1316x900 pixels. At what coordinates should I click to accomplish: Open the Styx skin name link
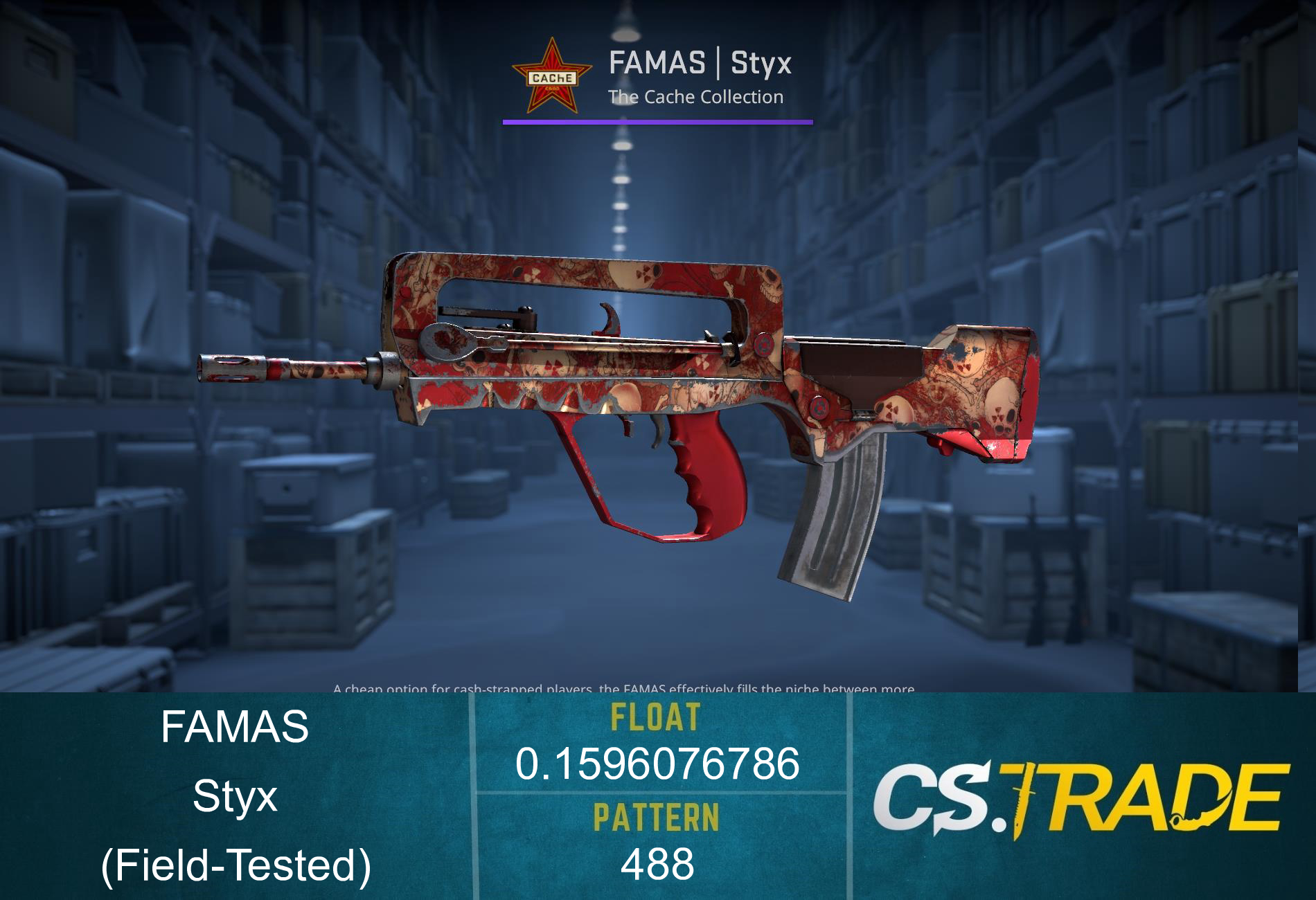click(x=235, y=798)
